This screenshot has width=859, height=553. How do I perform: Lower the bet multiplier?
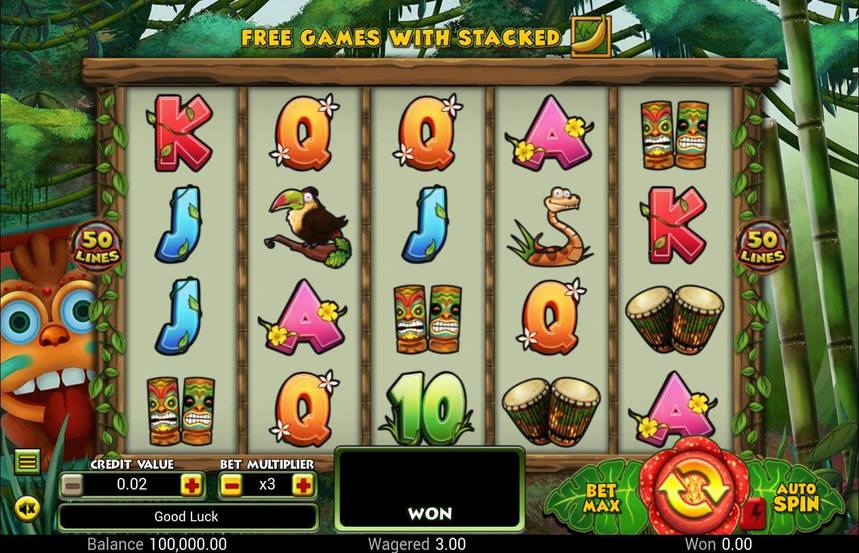click(230, 485)
